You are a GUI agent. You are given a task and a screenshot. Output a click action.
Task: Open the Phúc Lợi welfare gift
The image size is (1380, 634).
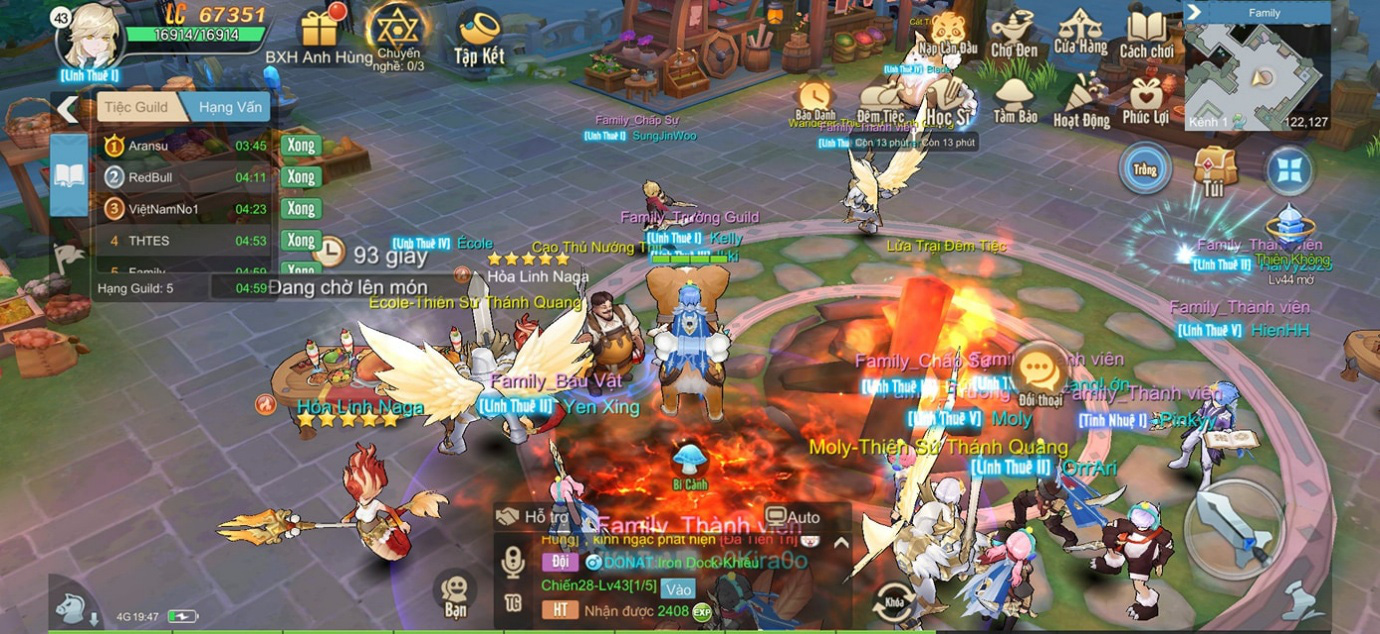[1146, 100]
